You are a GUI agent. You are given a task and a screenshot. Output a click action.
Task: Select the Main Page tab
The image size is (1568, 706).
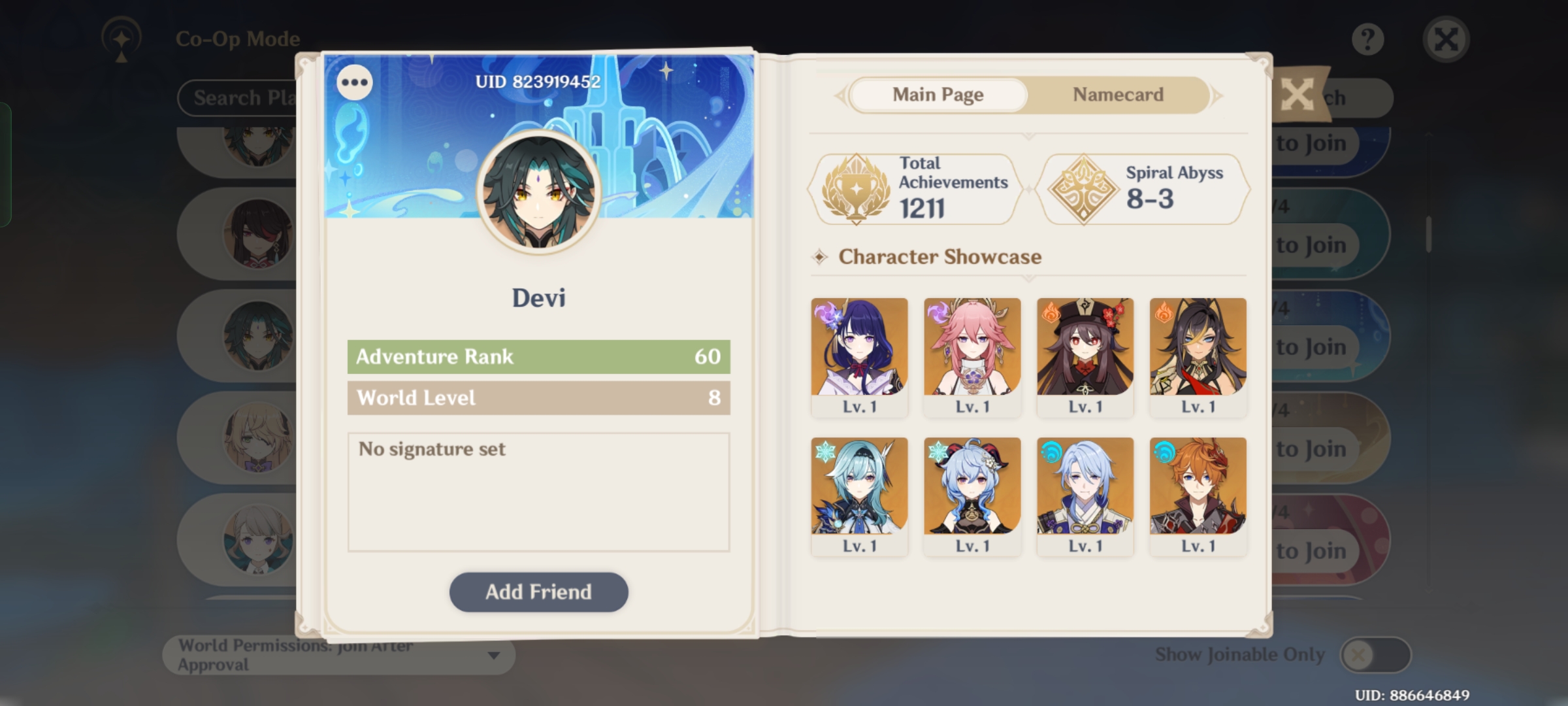click(938, 95)
